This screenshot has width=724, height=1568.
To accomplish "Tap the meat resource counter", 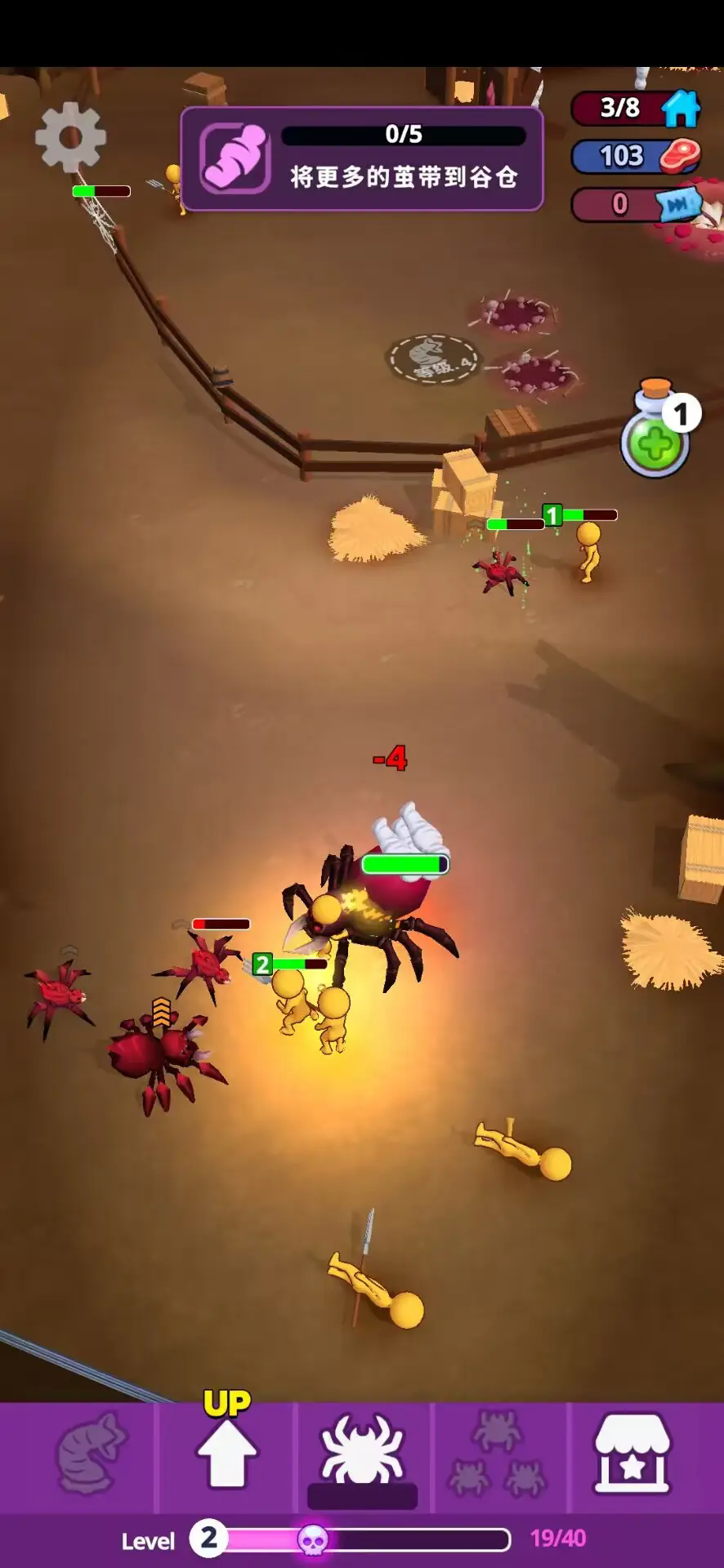I will pos(636,156).
